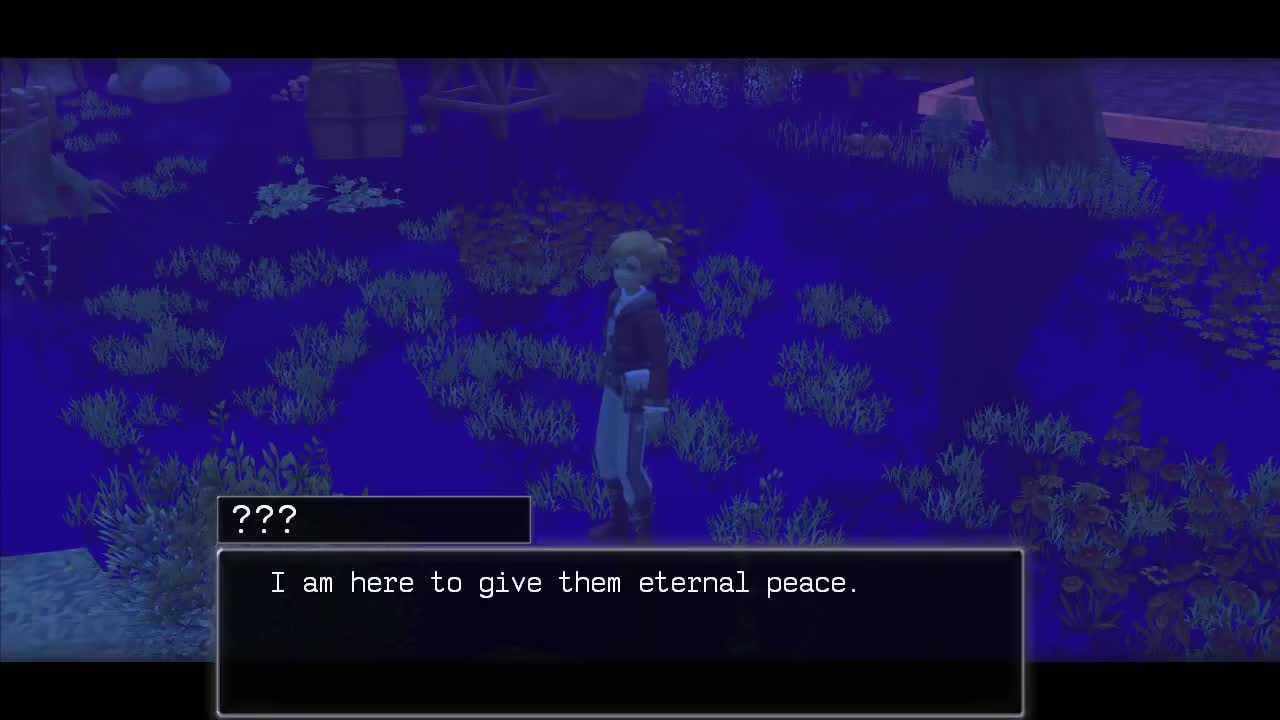Click the "???" speaker name box

373,519
